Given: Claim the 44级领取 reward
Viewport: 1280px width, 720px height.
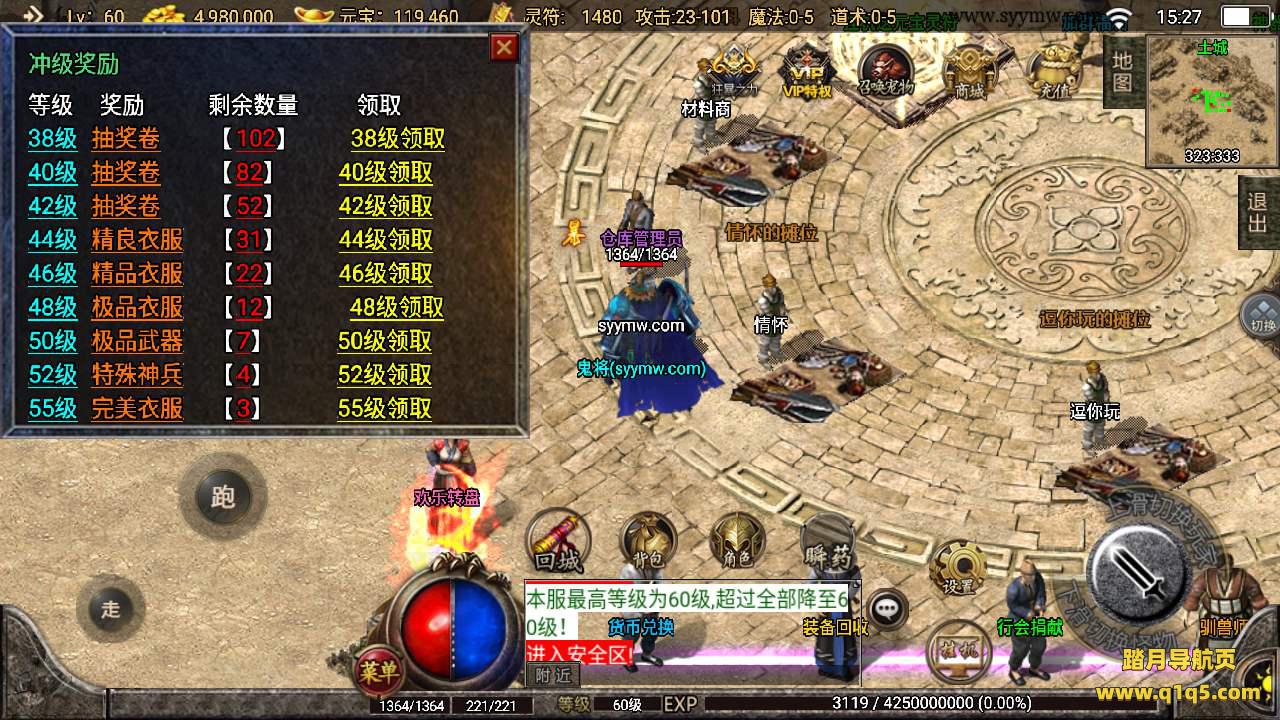Looking at the screenshot, I should point(385,240).
